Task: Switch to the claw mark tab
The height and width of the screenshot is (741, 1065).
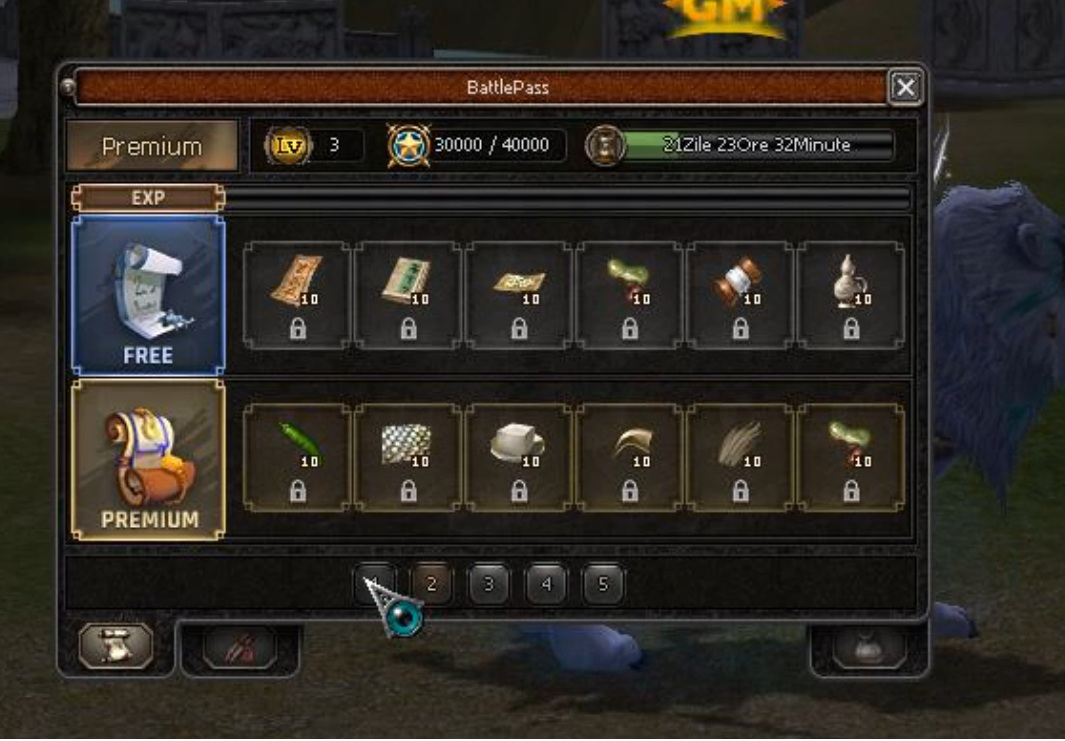Action: [x=240, y=648]
